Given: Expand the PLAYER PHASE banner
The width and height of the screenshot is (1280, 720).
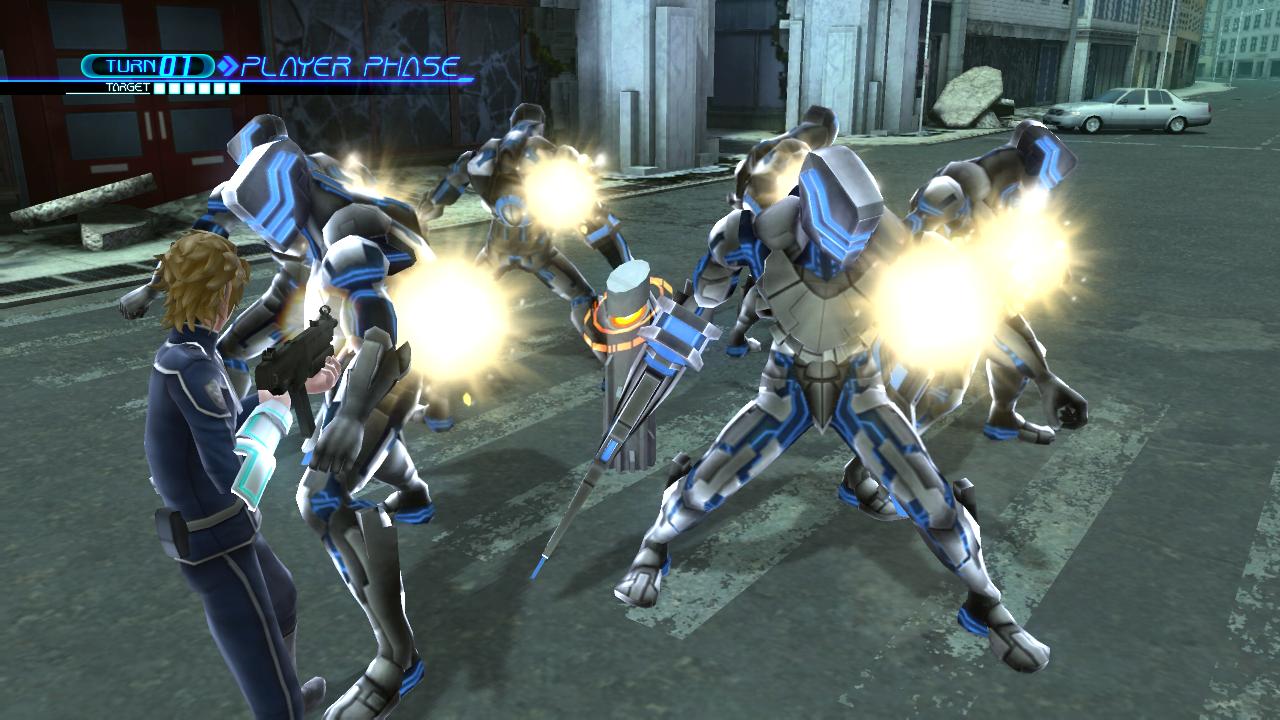Looking at the screenshot, I should [350, 66].
